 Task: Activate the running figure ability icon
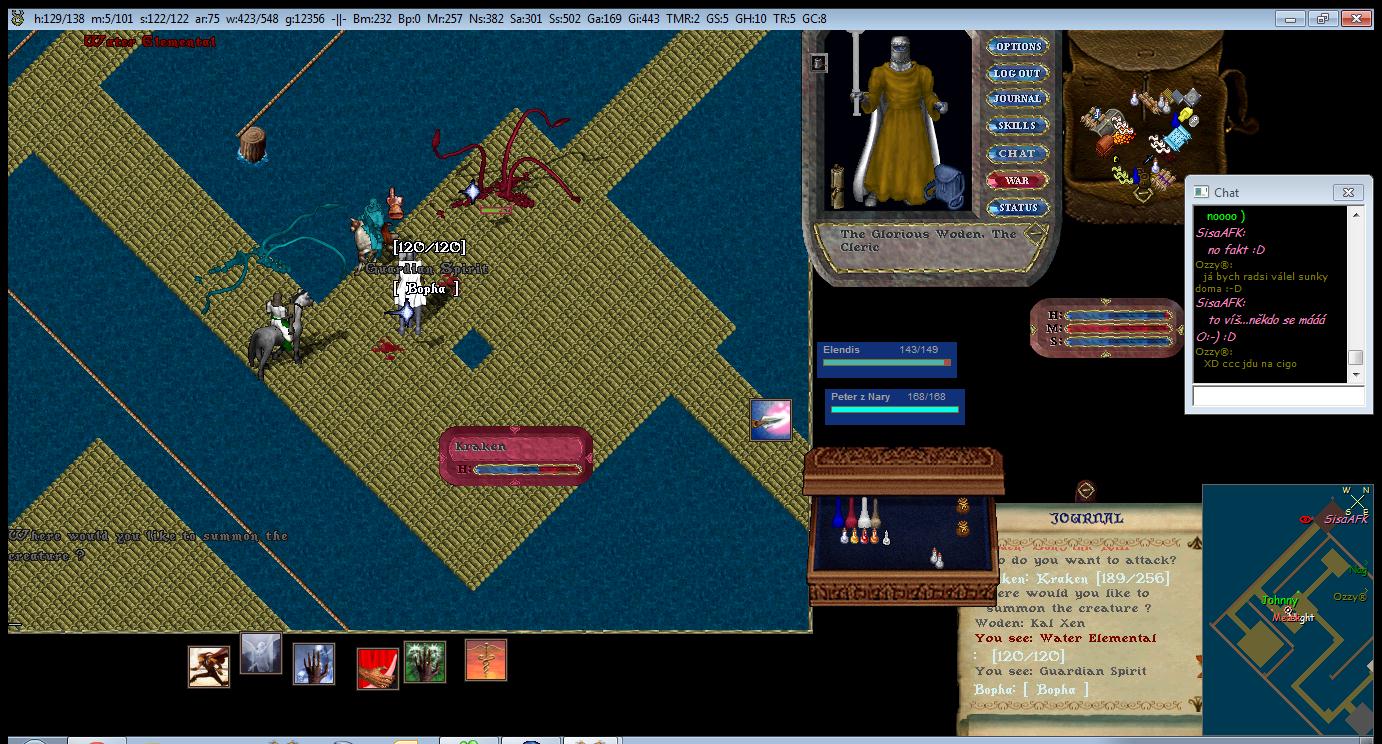[x=209, y=667]
